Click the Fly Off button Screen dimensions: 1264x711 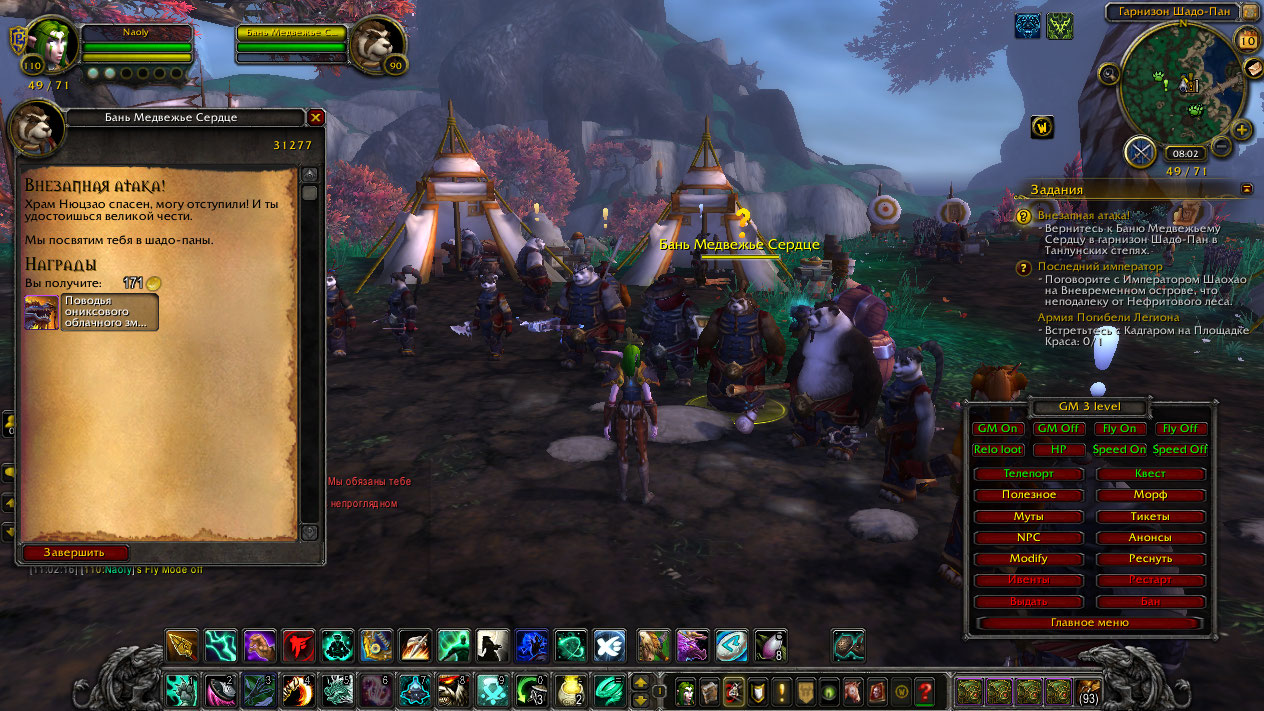(x=1180, y=428)
